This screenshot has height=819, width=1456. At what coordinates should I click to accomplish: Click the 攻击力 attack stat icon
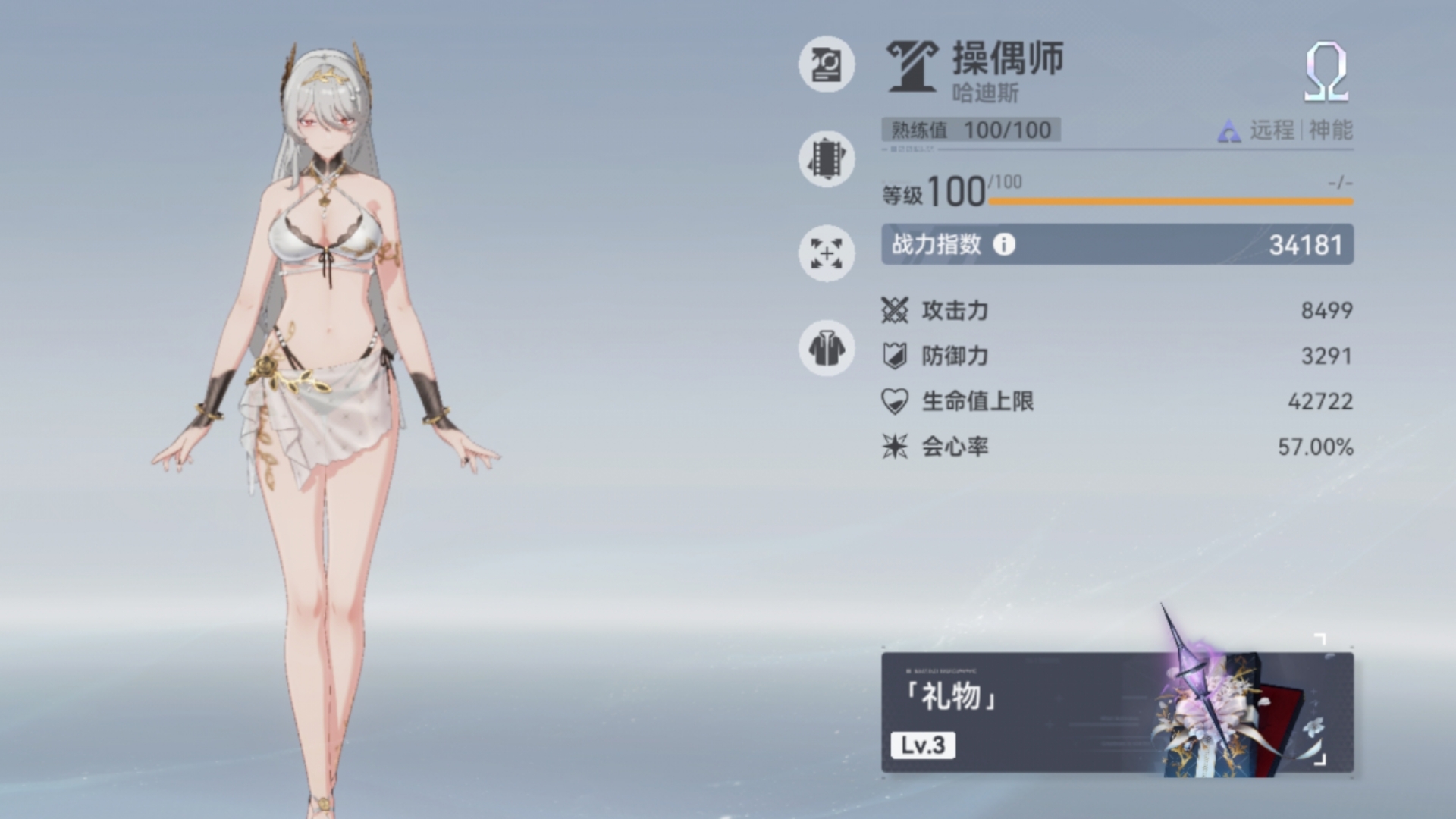(x=895, y=309)
